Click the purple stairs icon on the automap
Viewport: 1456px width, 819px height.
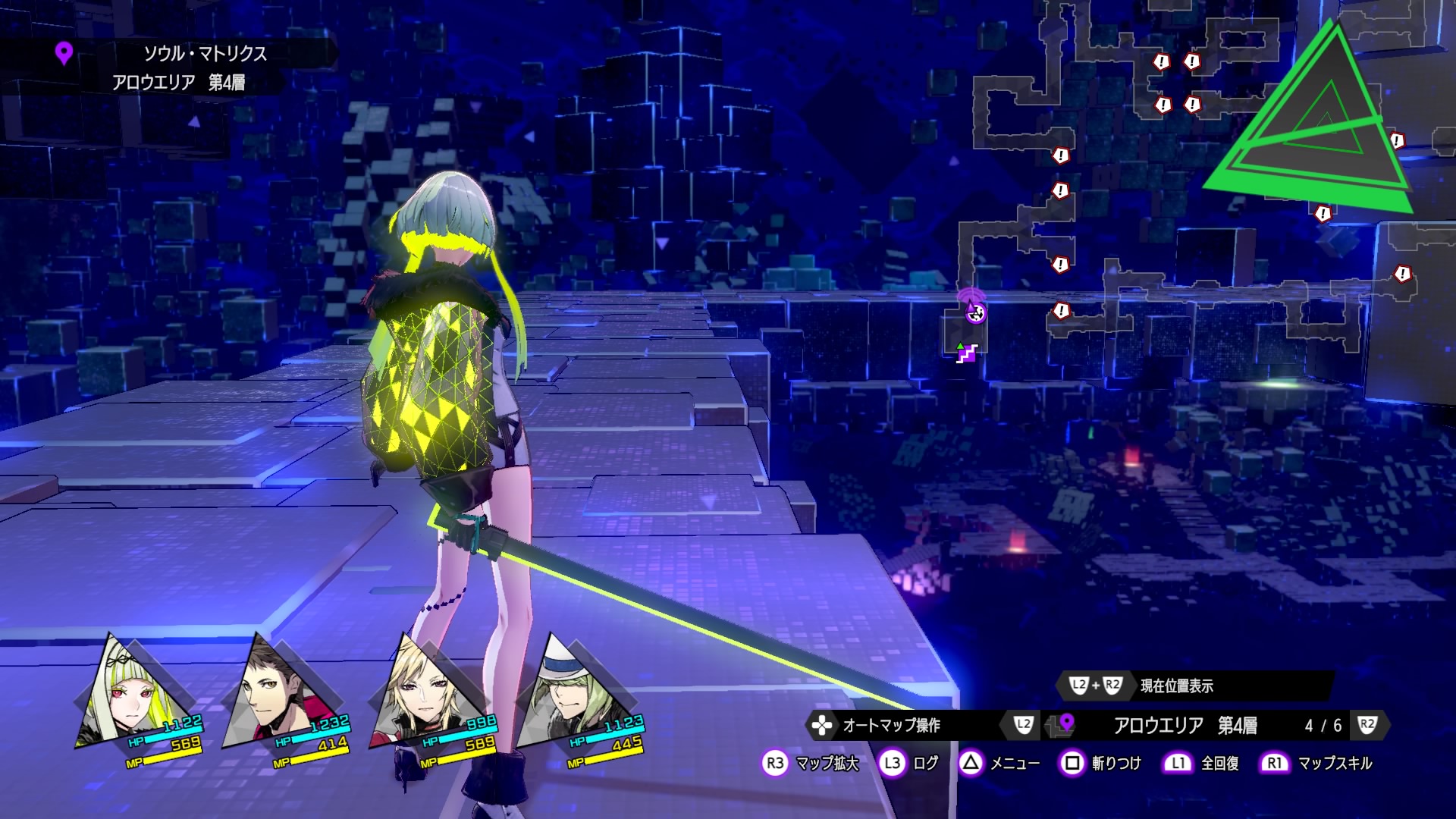[965, 353]
